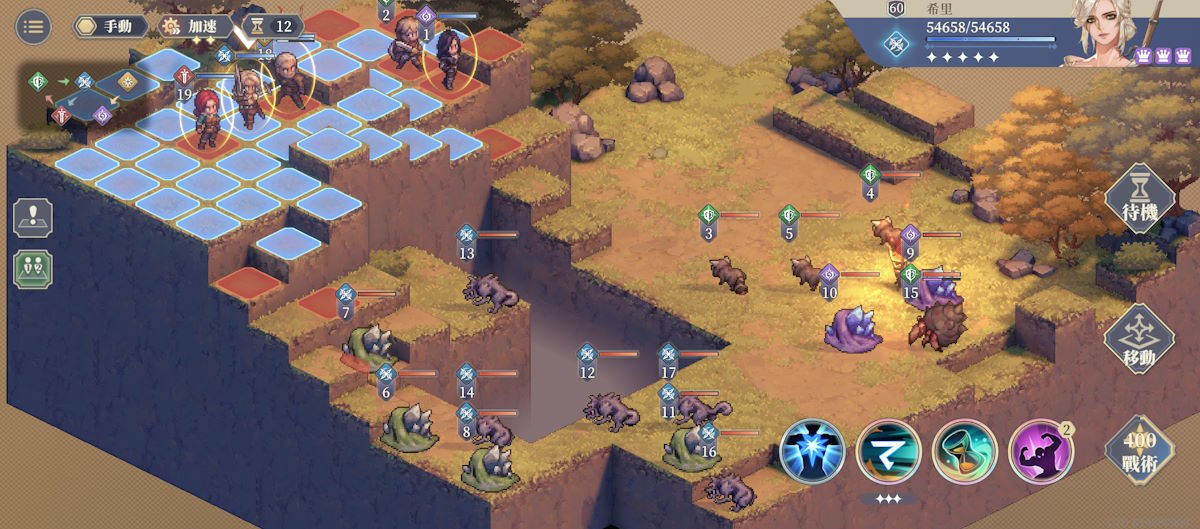Viewport: 1200px width, 529px height.
Task: Open the class advantage chart panel
Action: [80, 97]
